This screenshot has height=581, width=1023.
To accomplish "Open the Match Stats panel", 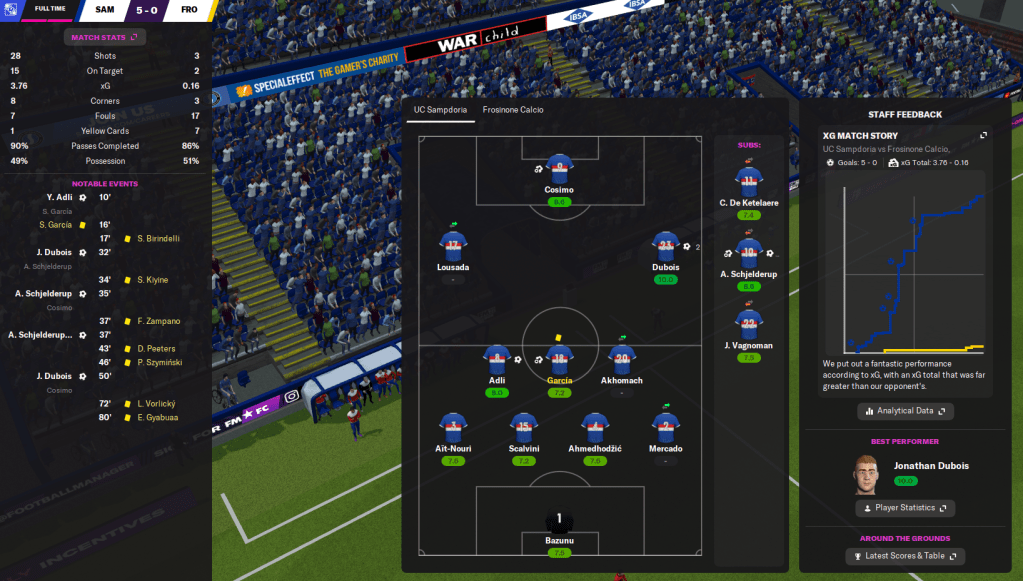I will pos(105,37).
